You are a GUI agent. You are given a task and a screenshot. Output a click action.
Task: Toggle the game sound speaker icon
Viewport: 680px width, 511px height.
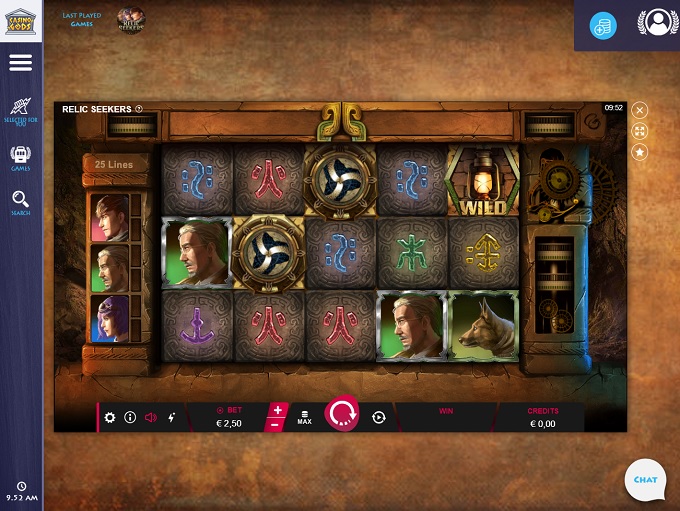[151, 417]
